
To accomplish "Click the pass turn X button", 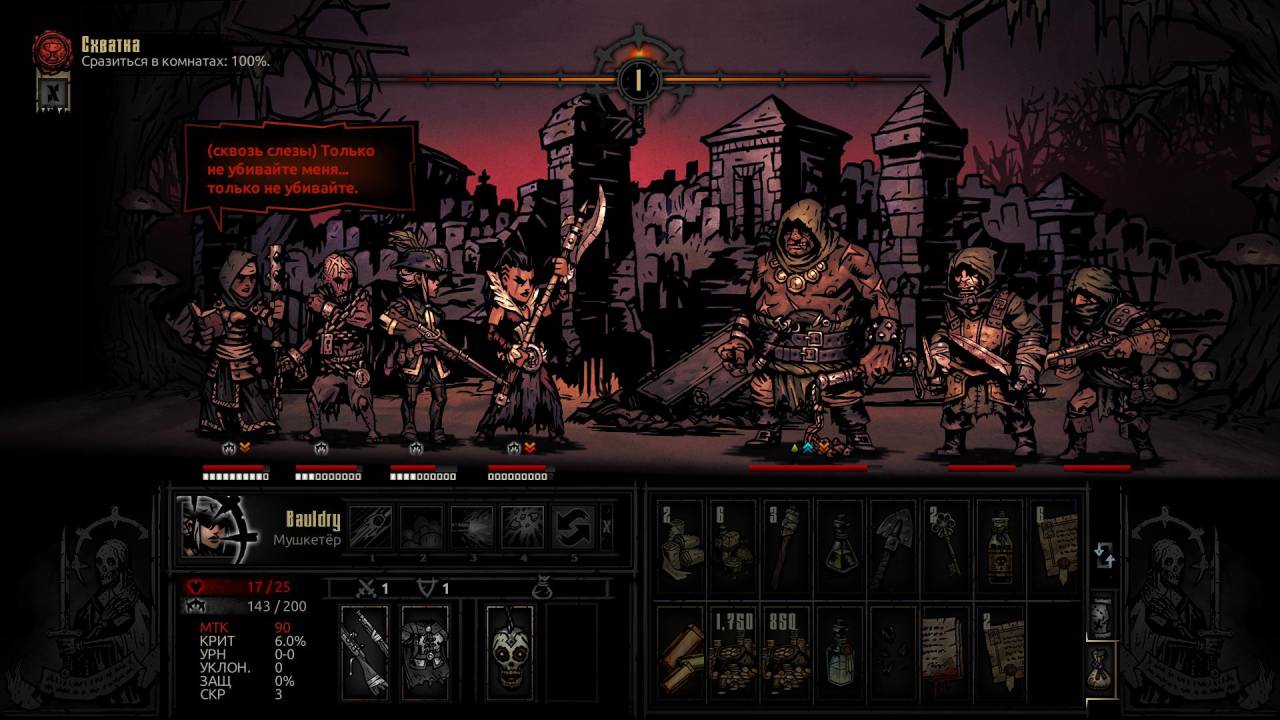I will coord(607,526).
